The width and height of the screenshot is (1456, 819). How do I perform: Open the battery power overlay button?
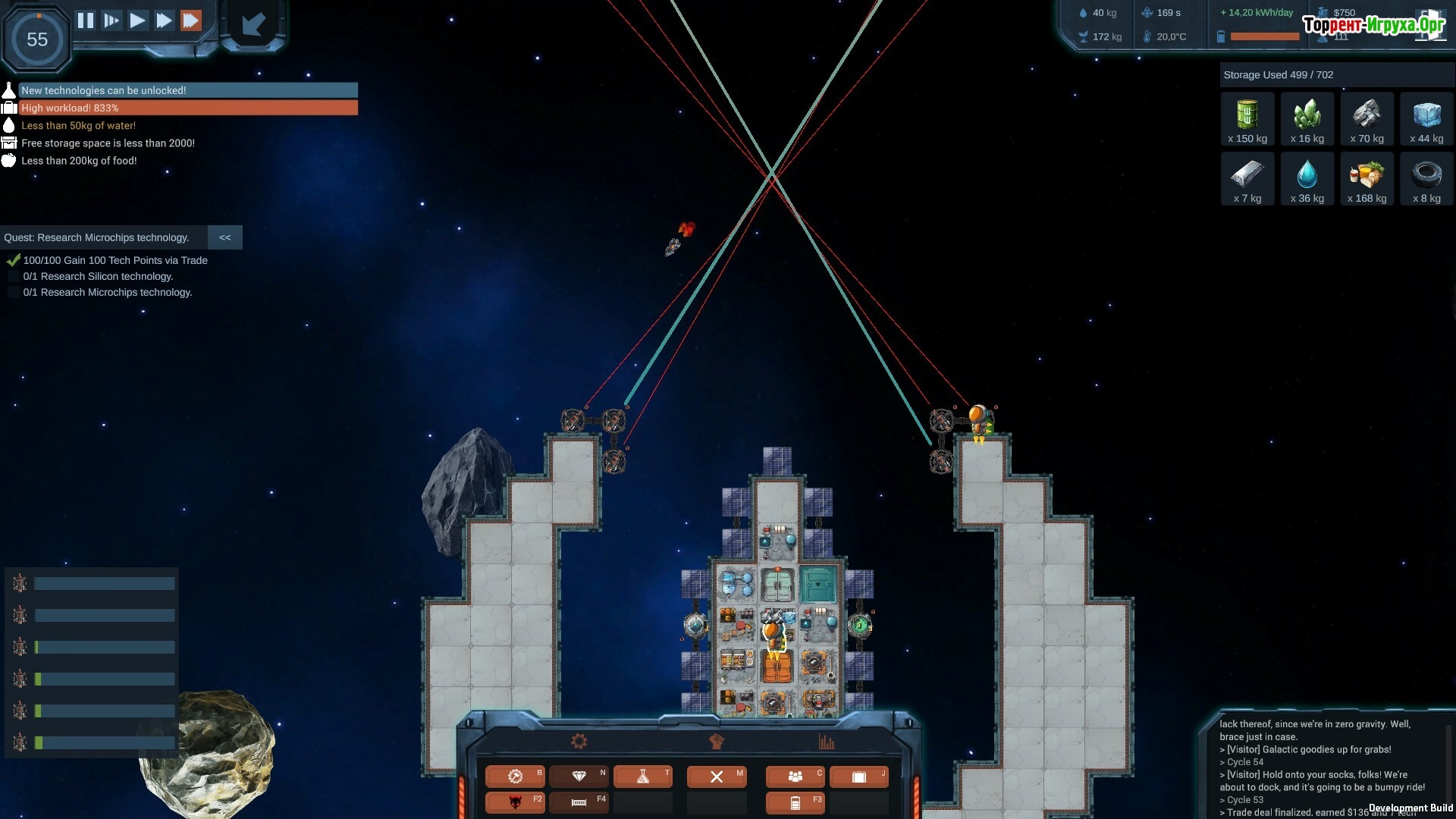coord(795,802)
